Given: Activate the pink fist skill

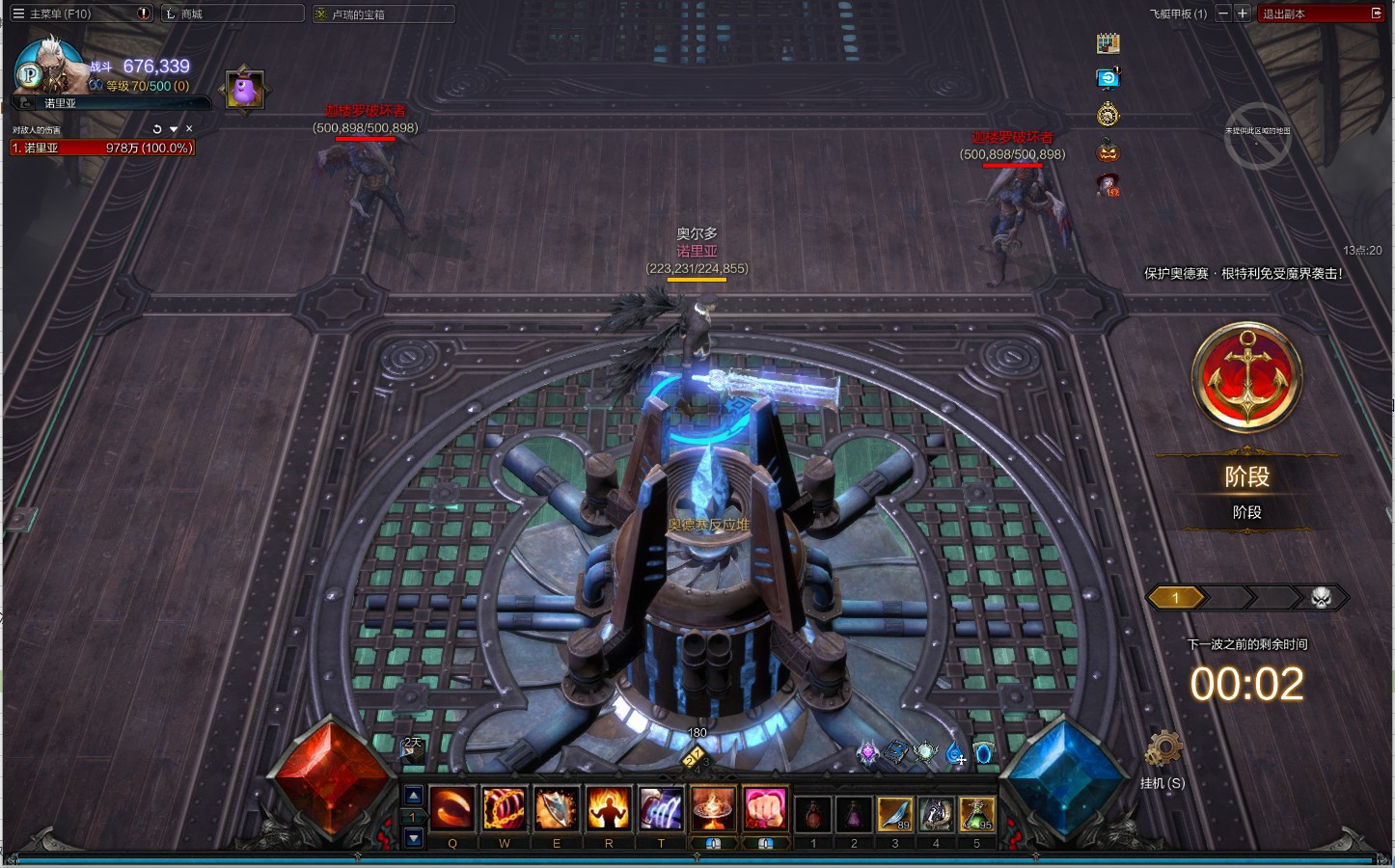Looking at the screenshot, I should (765, 809).
